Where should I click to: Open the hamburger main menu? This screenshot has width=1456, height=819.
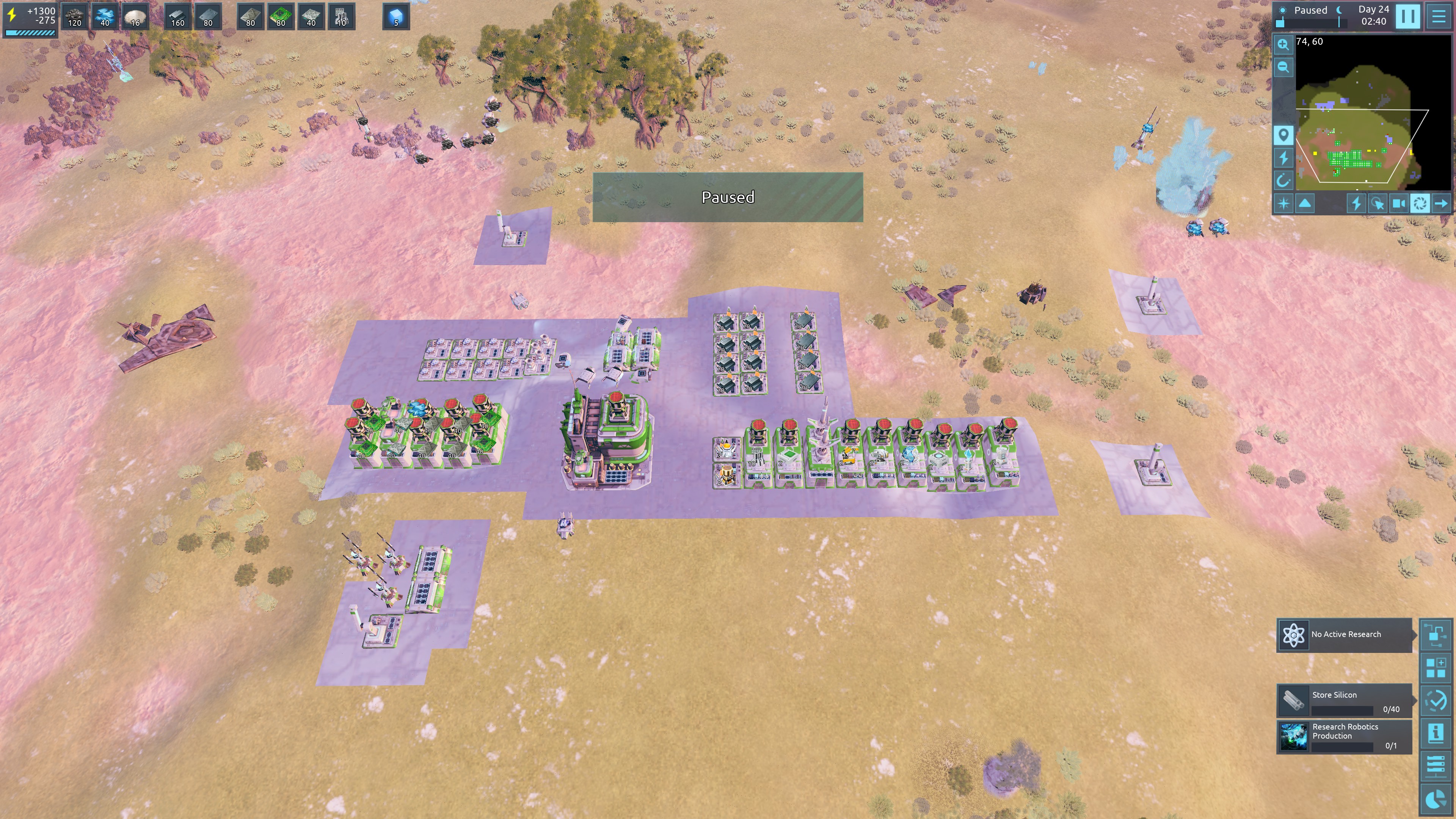click(1439, 16)
